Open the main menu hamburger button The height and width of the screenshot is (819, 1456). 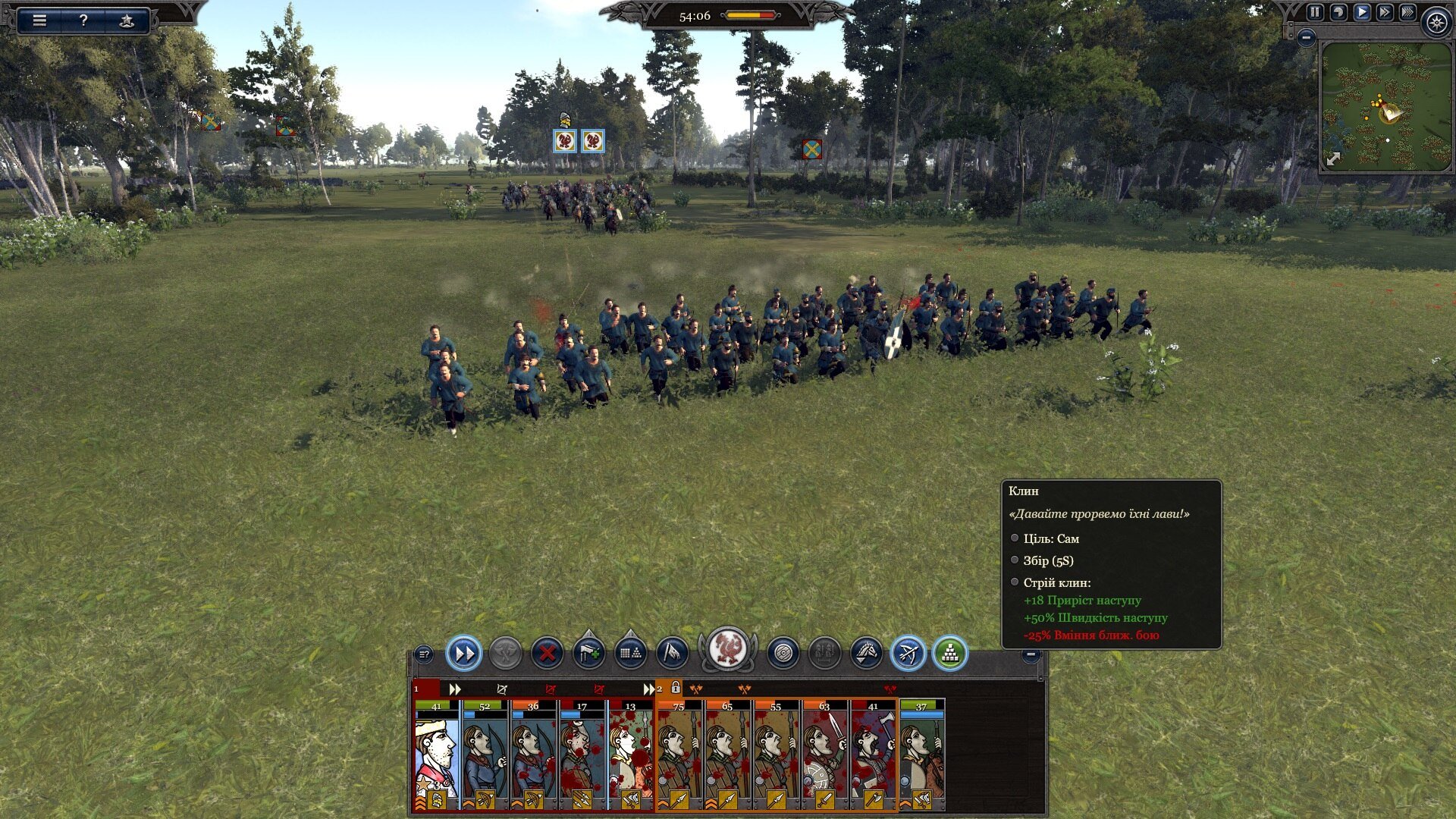tap(39, 20)
